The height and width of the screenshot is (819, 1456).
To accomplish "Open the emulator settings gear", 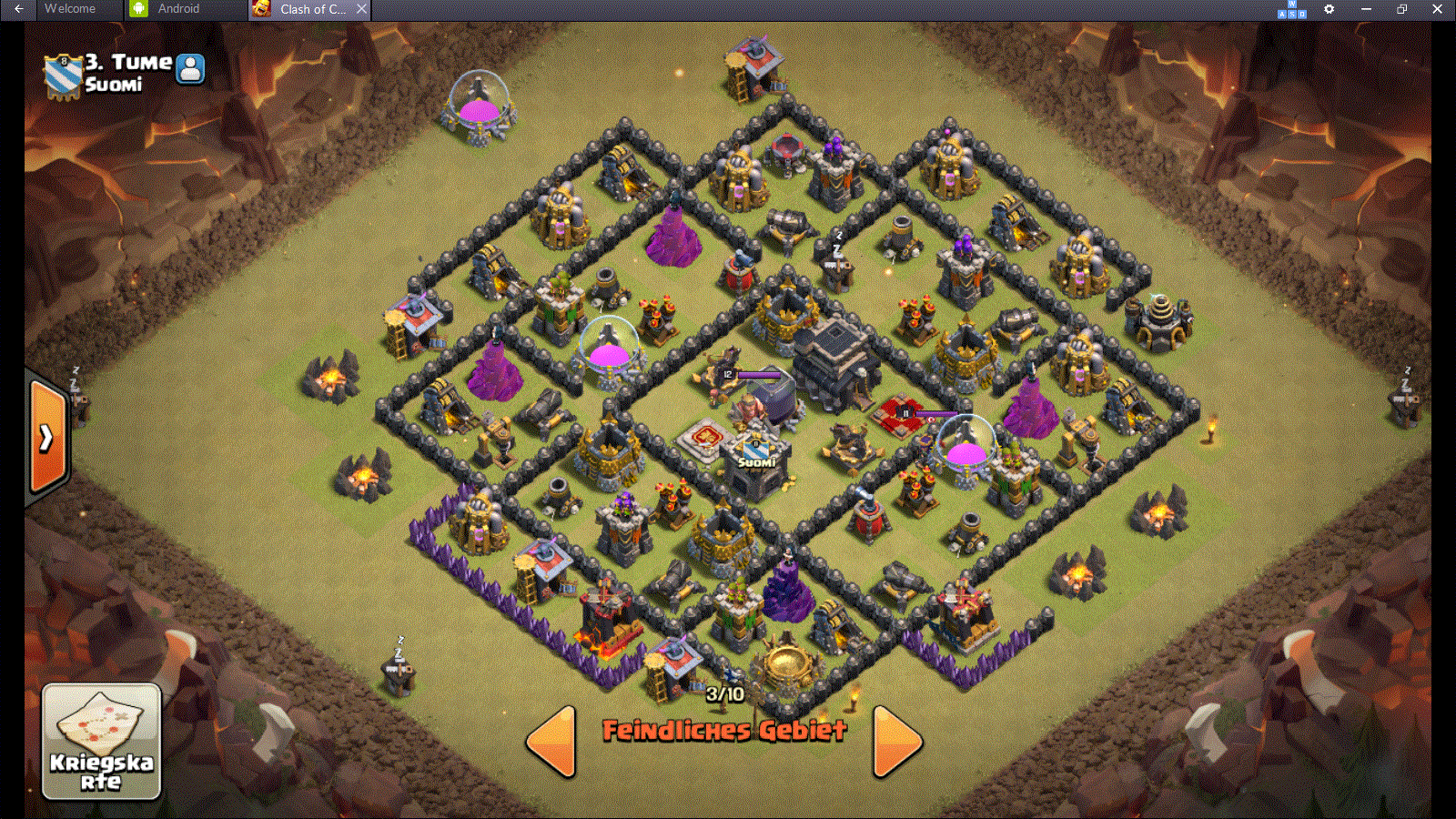I will (x=1329, y=9).
